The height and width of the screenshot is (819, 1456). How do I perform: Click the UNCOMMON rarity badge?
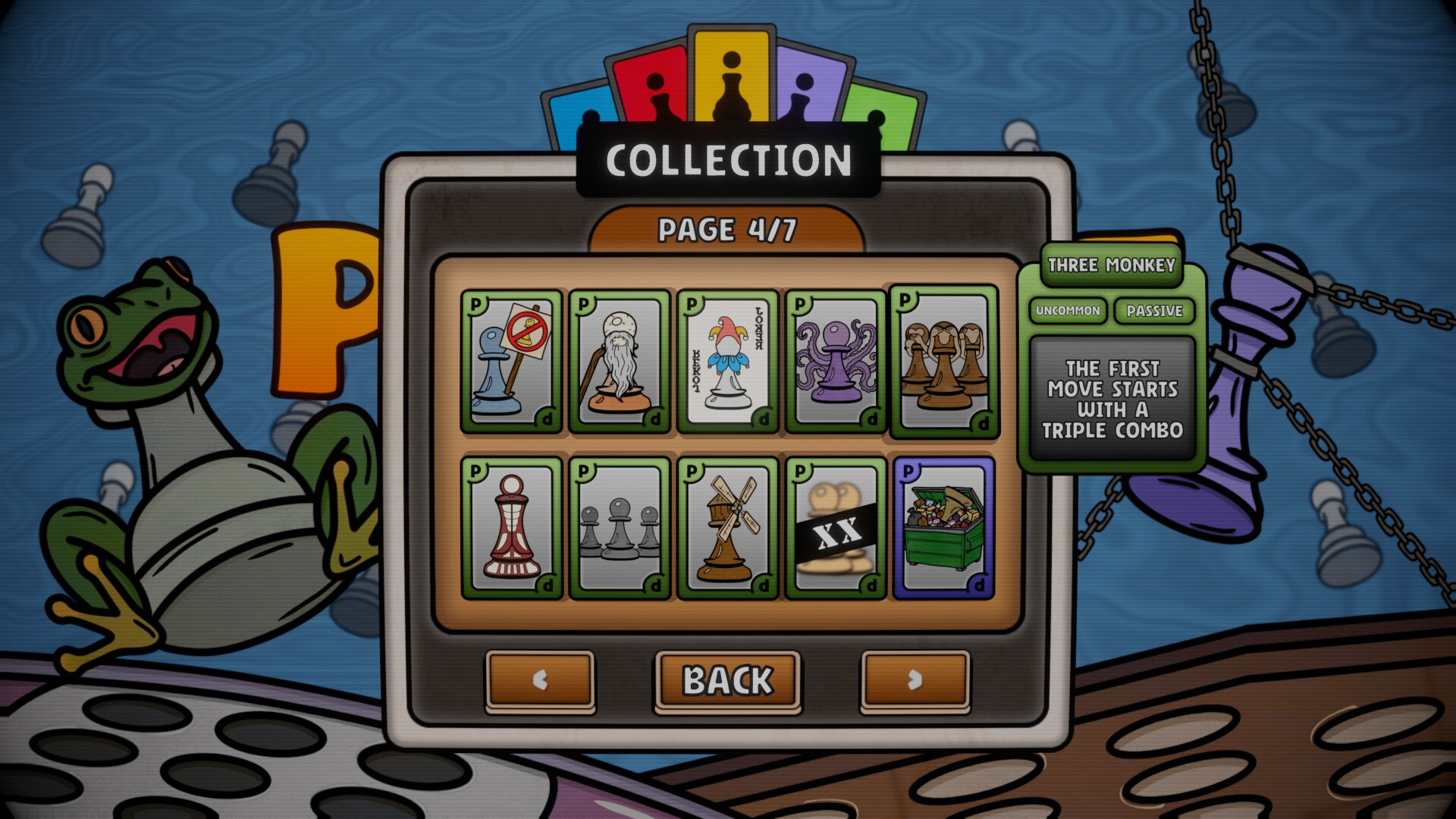[x=1068, y=311]
